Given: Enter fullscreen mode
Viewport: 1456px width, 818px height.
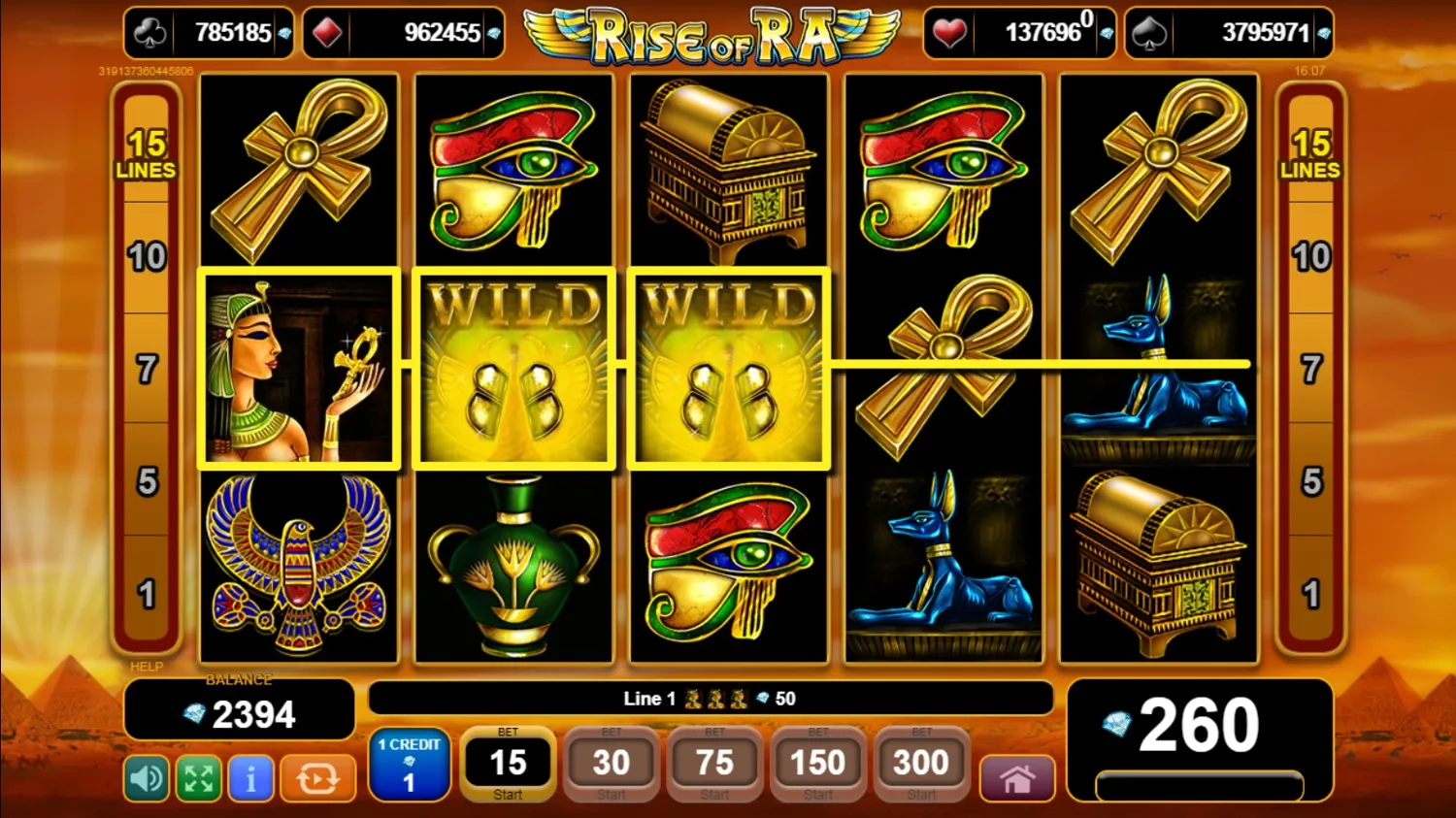Looking at the screenshot, I should tap(198, 778).
